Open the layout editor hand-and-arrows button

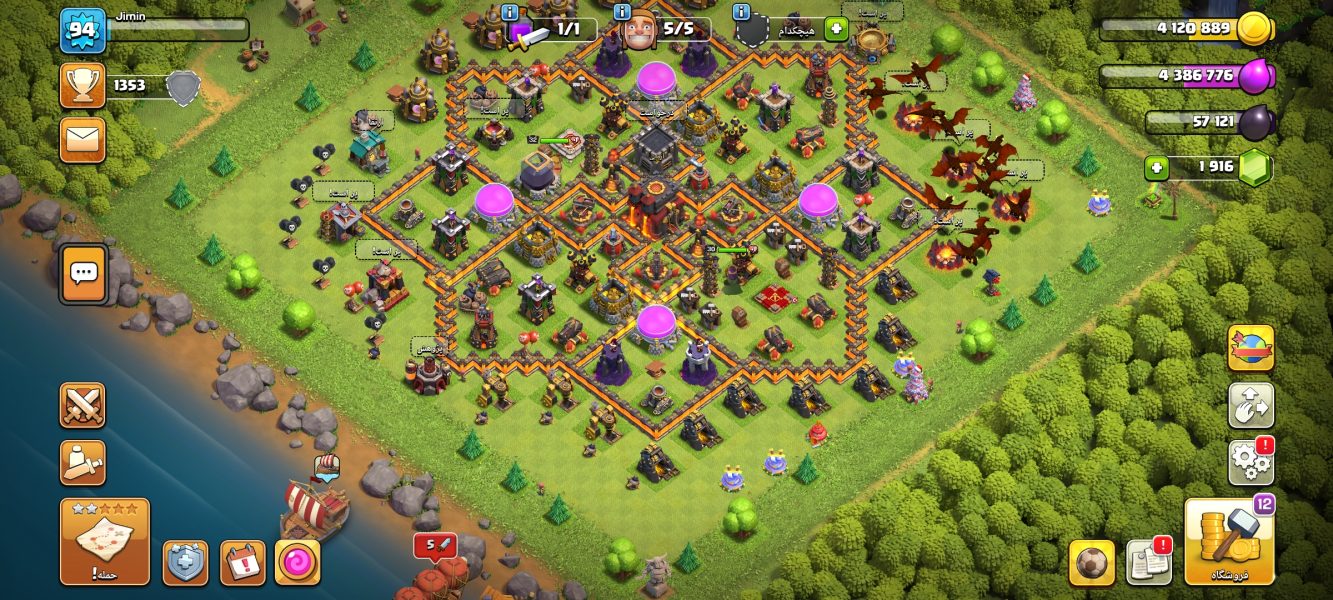tap(1250, 405)
